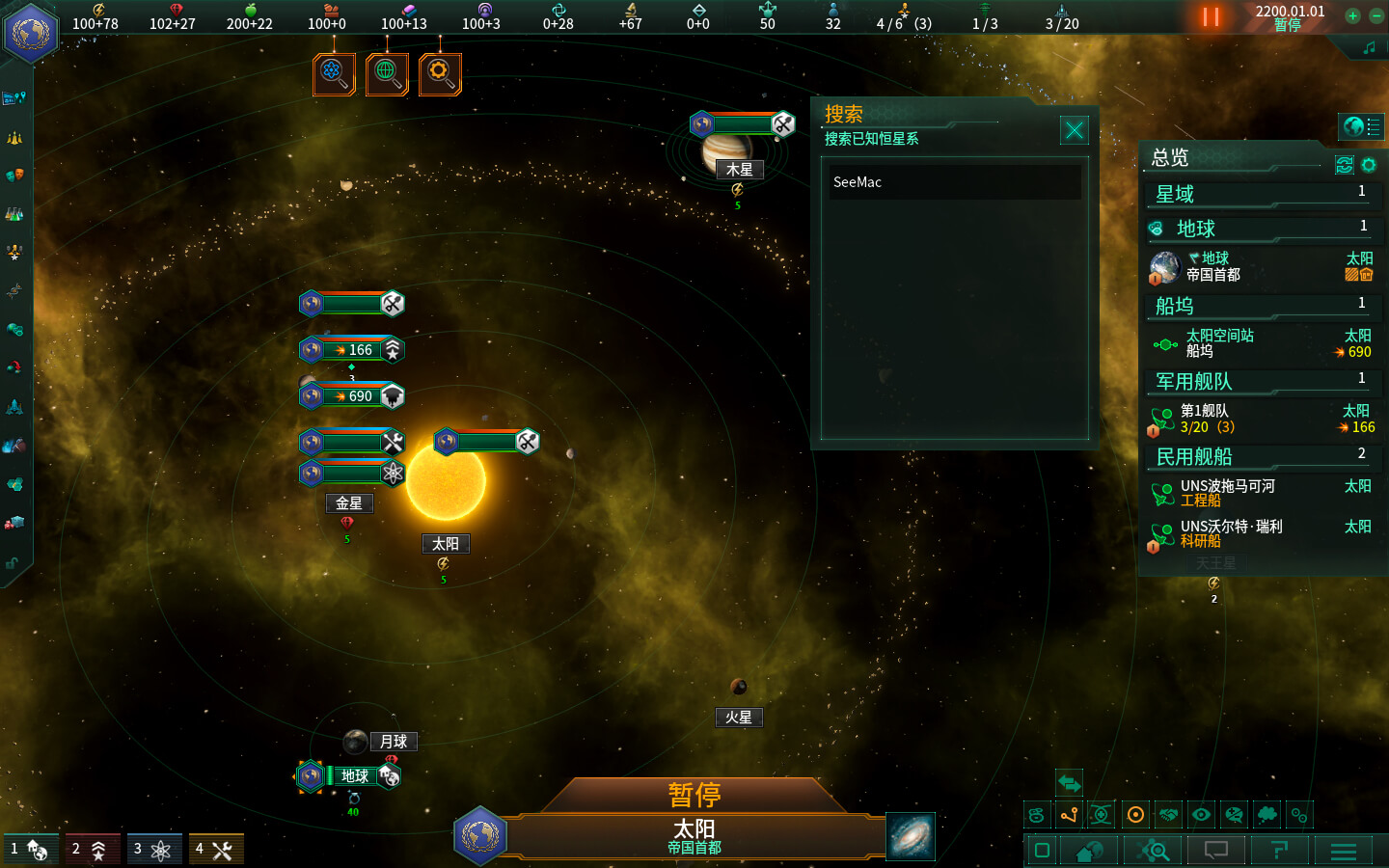Select control group 3 science ship
Viewport: 1389px width, 868px height.
152,850
